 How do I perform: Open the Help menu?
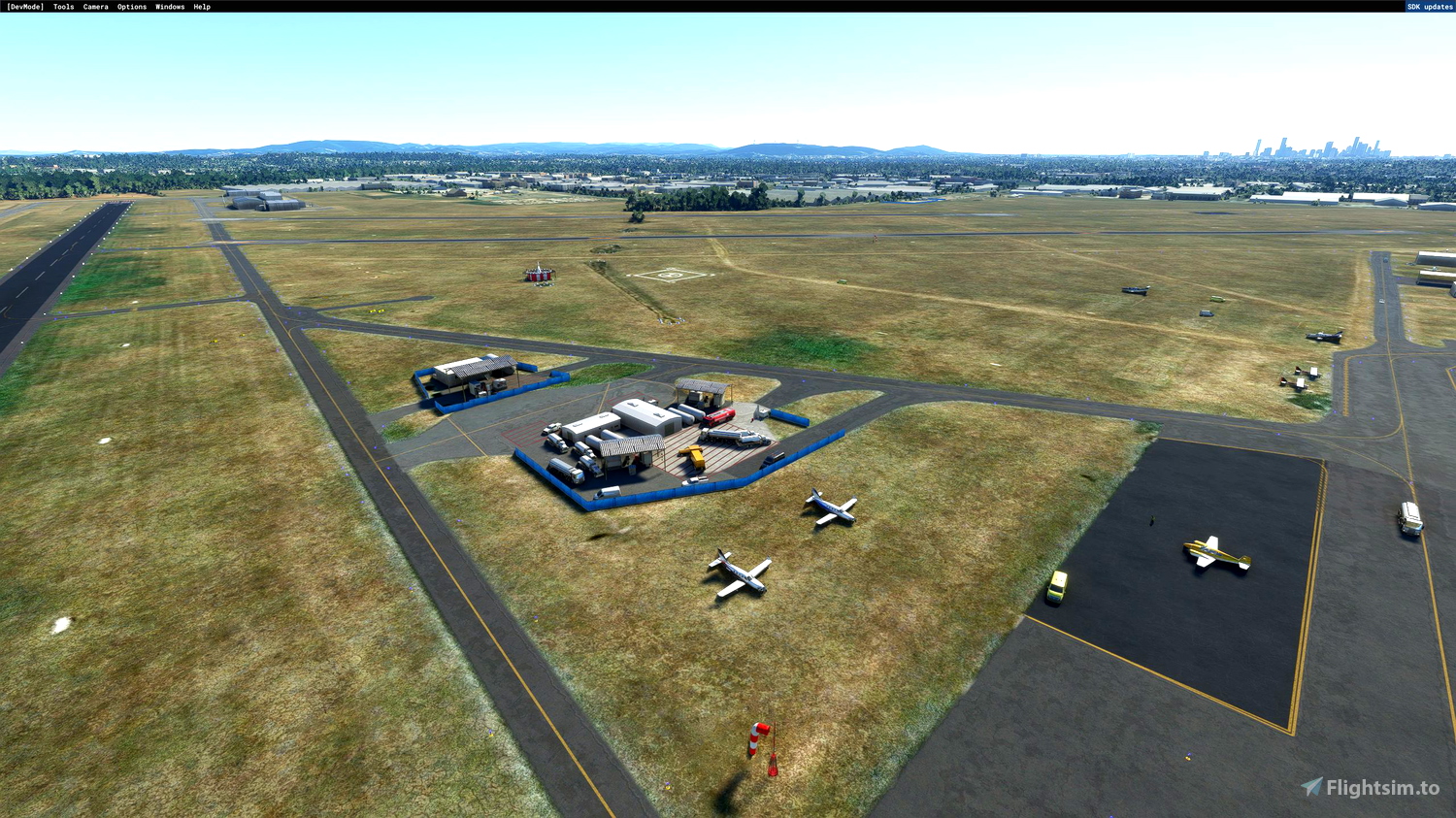click(x=200, y=6)
